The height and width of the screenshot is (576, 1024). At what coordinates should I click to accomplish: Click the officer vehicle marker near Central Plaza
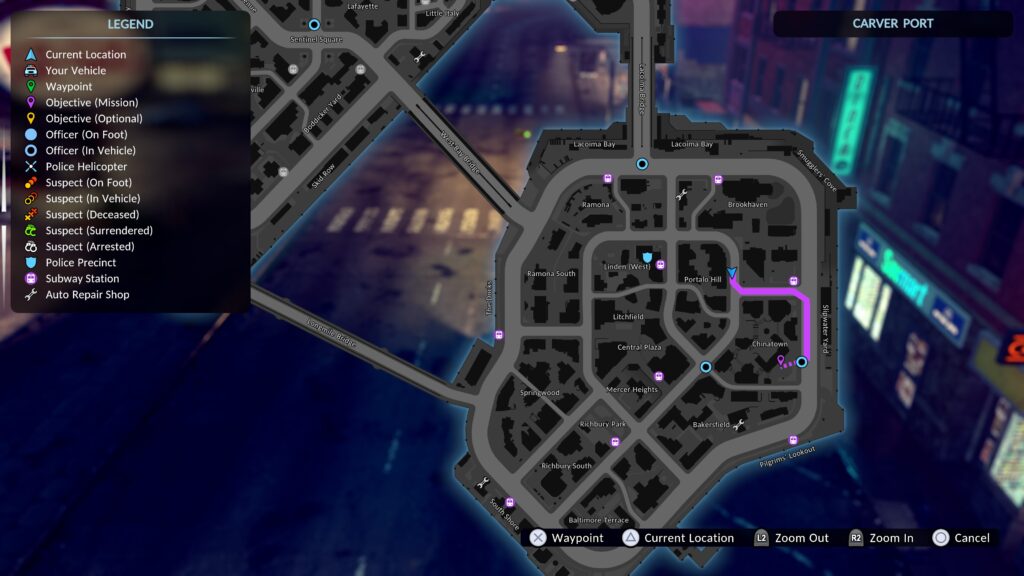[x=706, y=367]
